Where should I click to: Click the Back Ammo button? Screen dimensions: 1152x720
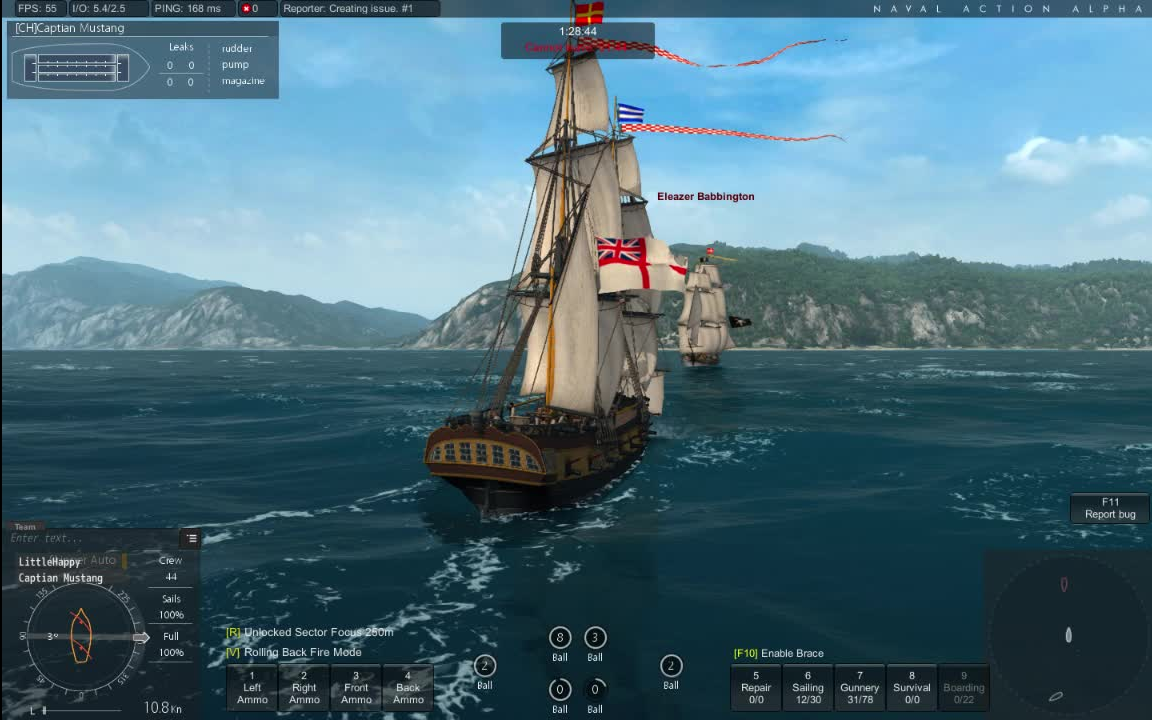(408, 688)
